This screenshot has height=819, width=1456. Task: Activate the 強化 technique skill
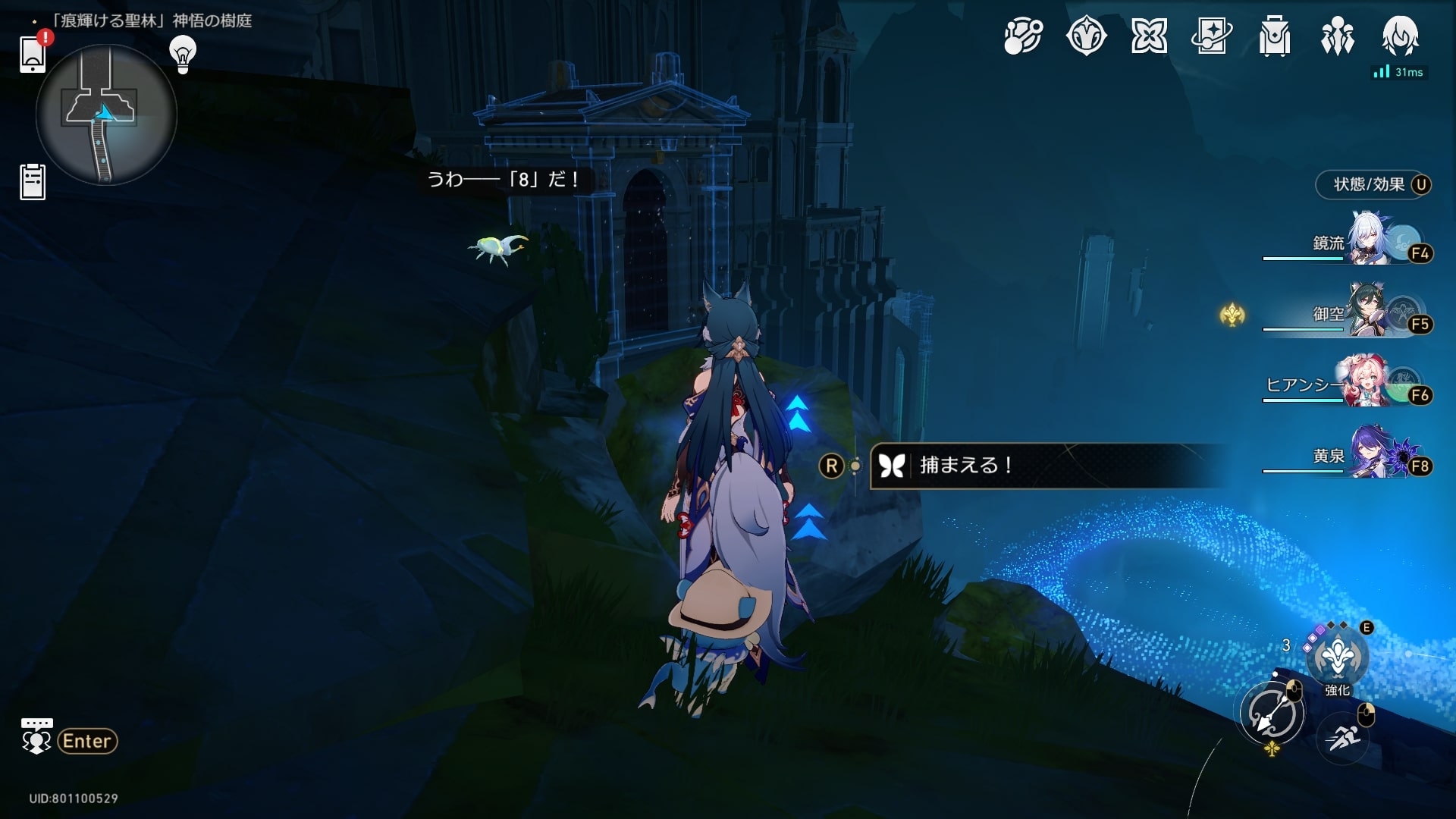coord(1337,658)
